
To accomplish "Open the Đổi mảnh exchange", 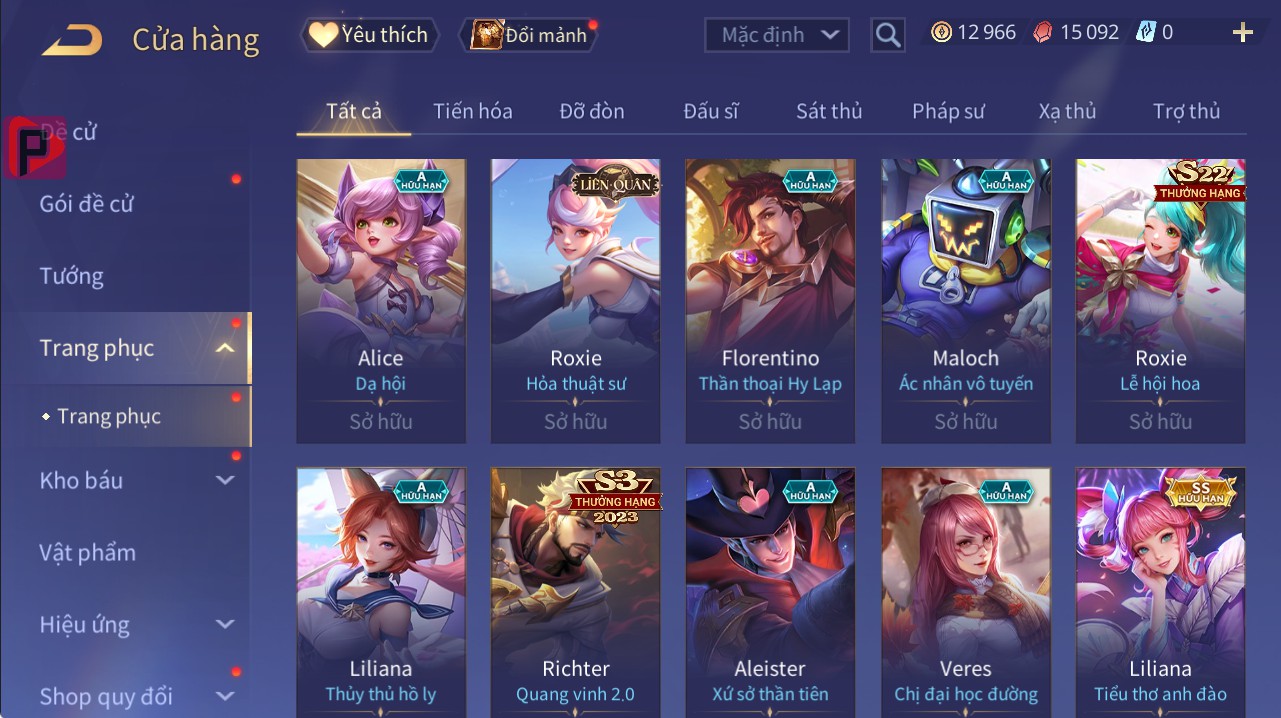I will click(530, 35).
